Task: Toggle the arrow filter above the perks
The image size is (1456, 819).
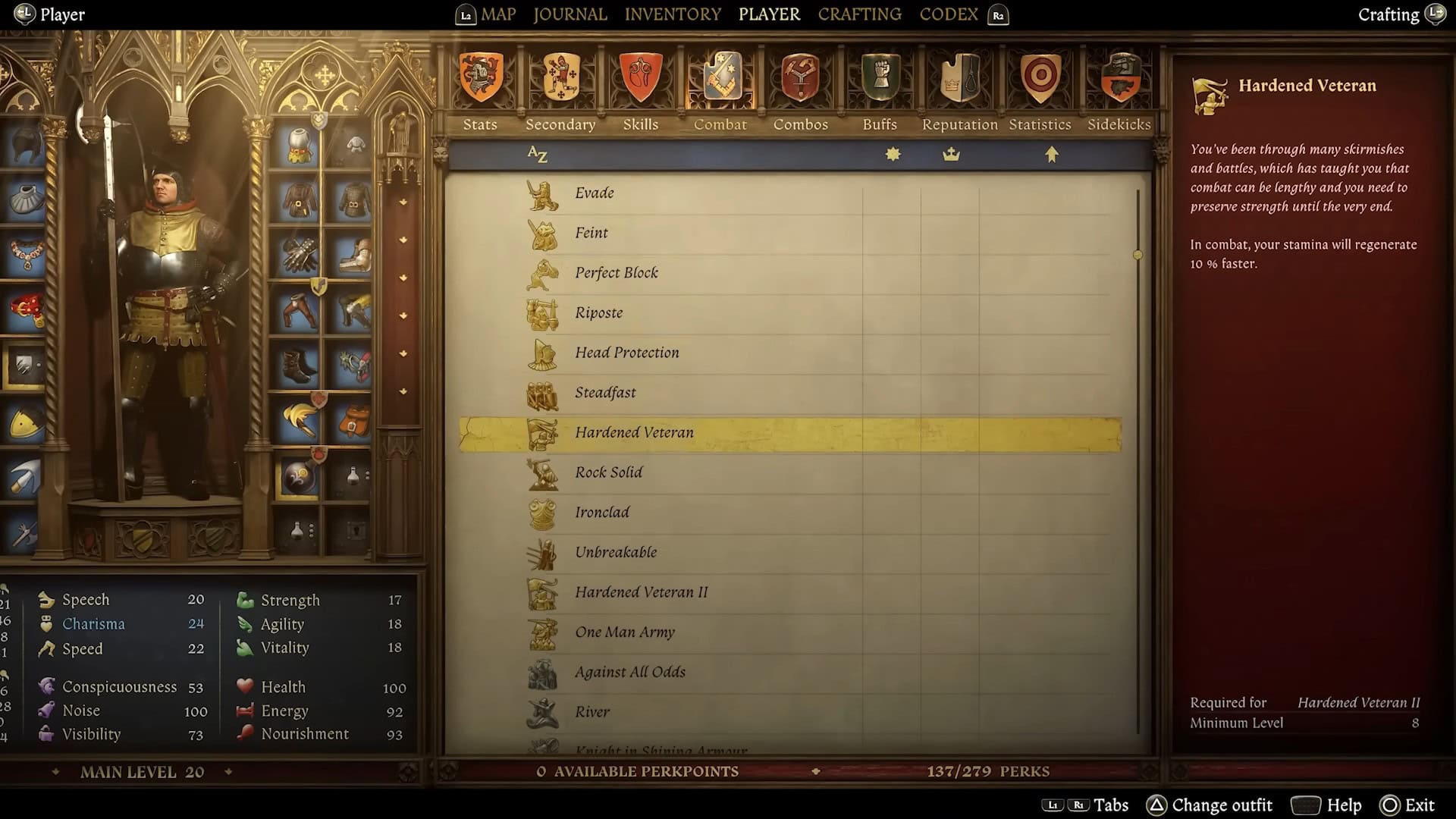Action: 1052,154
